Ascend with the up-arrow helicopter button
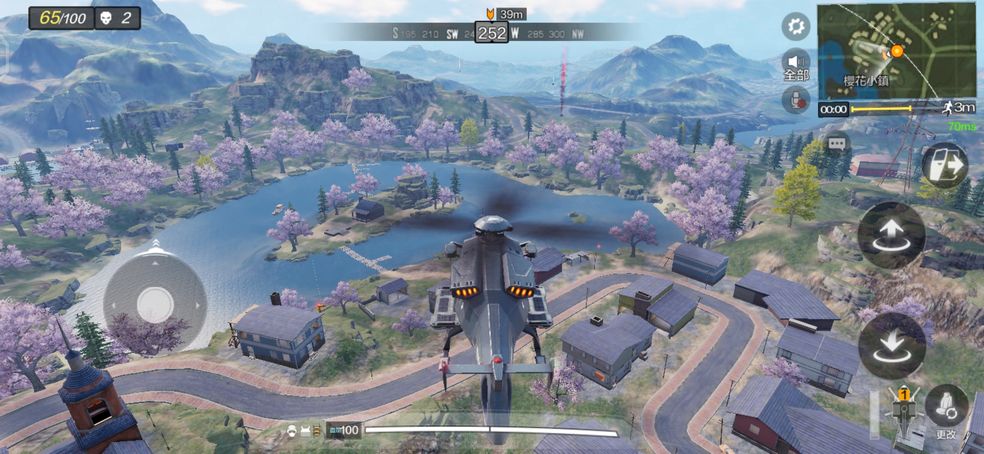The image size is (984, 454). [891, 236]
